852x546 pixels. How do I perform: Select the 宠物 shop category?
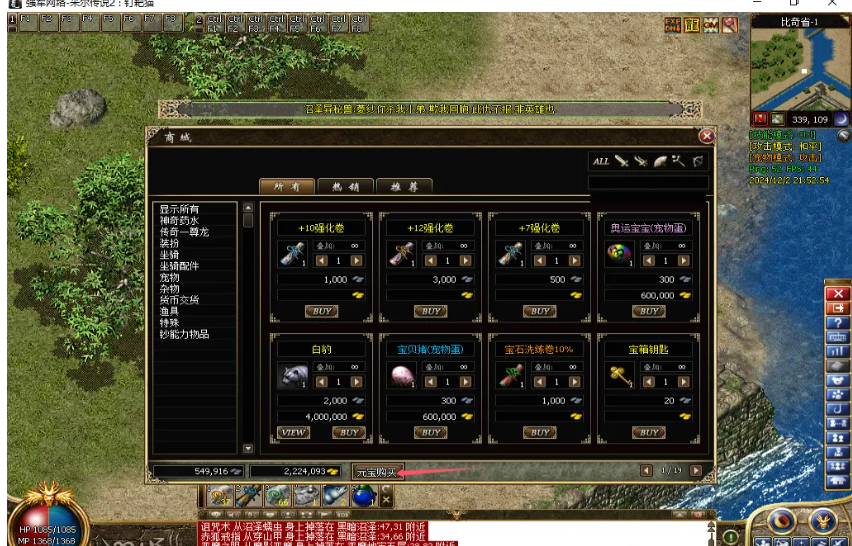[x=169, y=277]
